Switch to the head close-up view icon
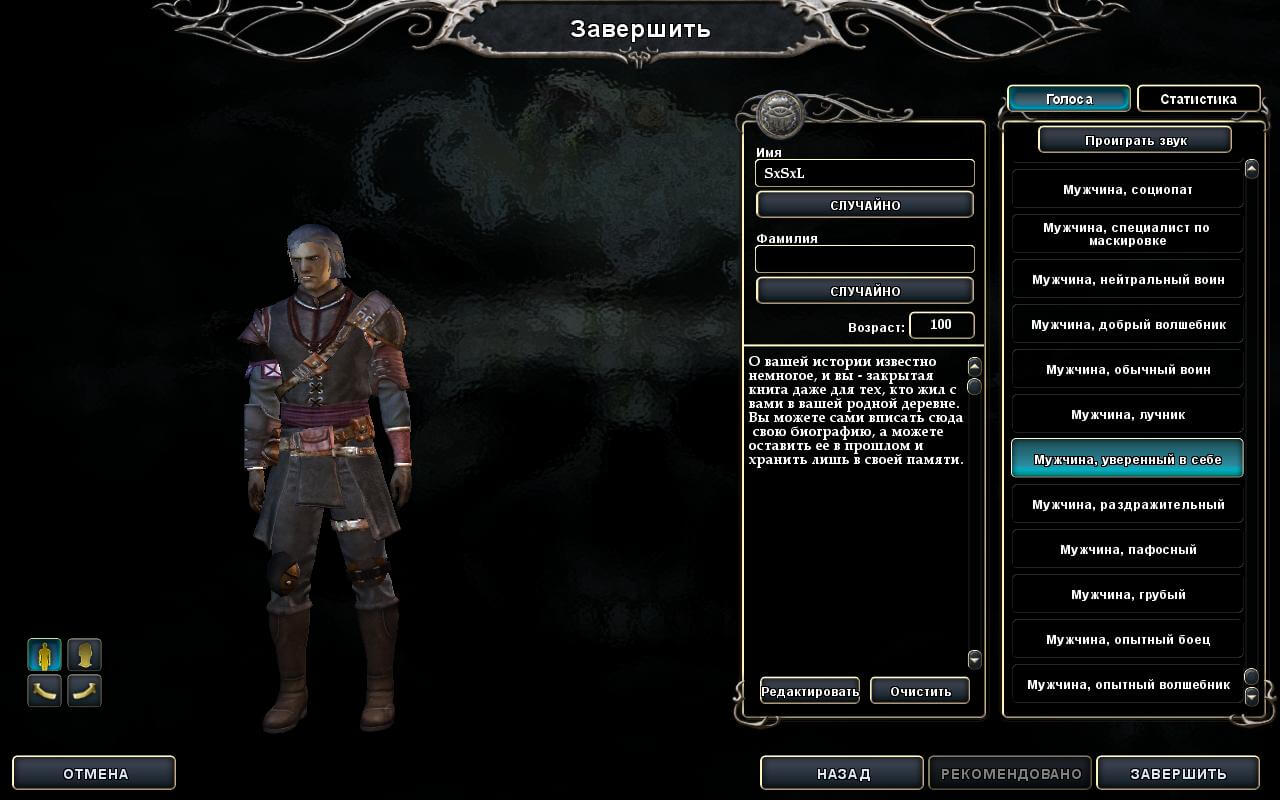The image size is (1280, 800). 84,655
